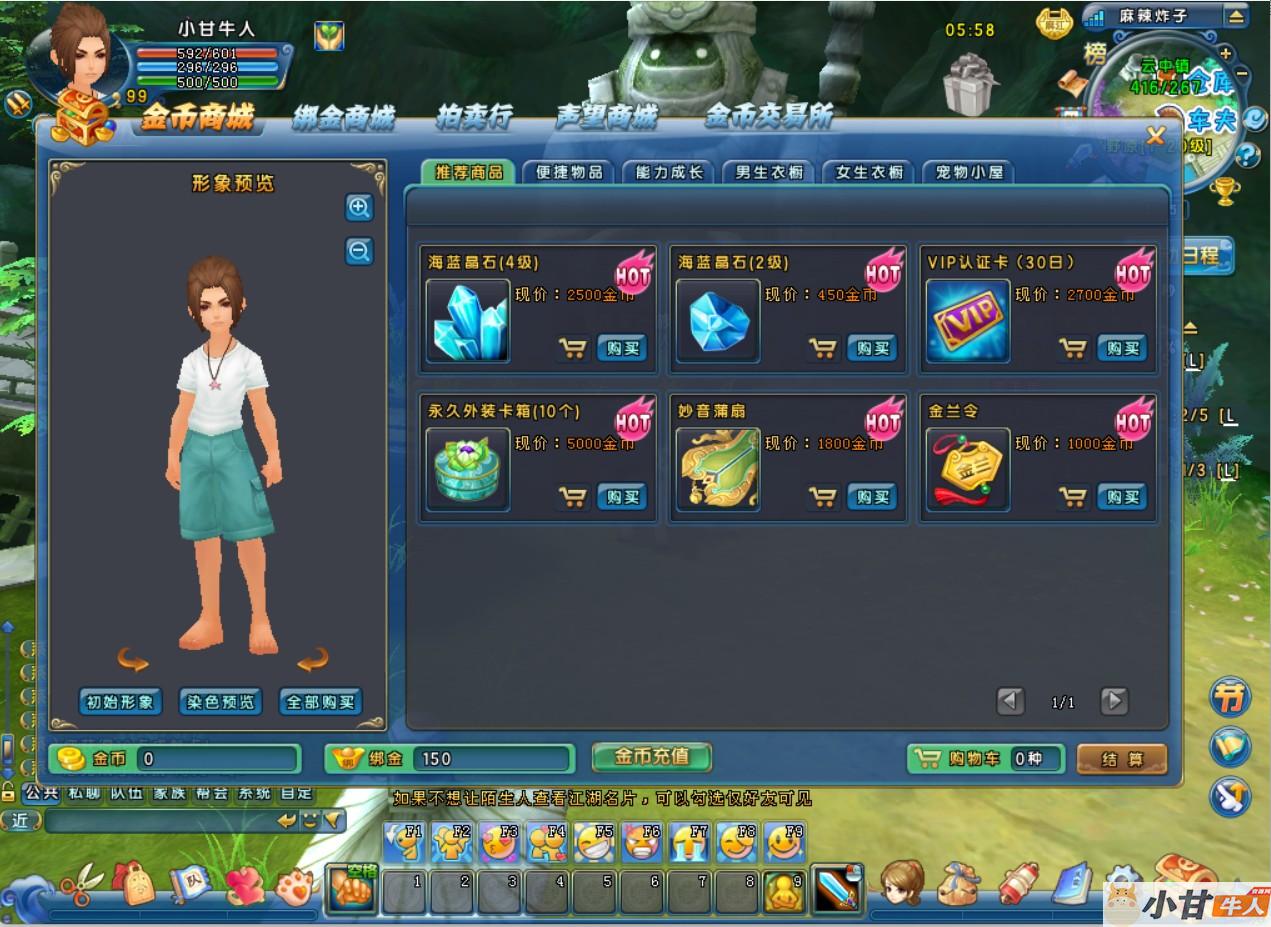Close the gold coin shop window
The image size is (1271, 927).
click(x=1155, y=136)
